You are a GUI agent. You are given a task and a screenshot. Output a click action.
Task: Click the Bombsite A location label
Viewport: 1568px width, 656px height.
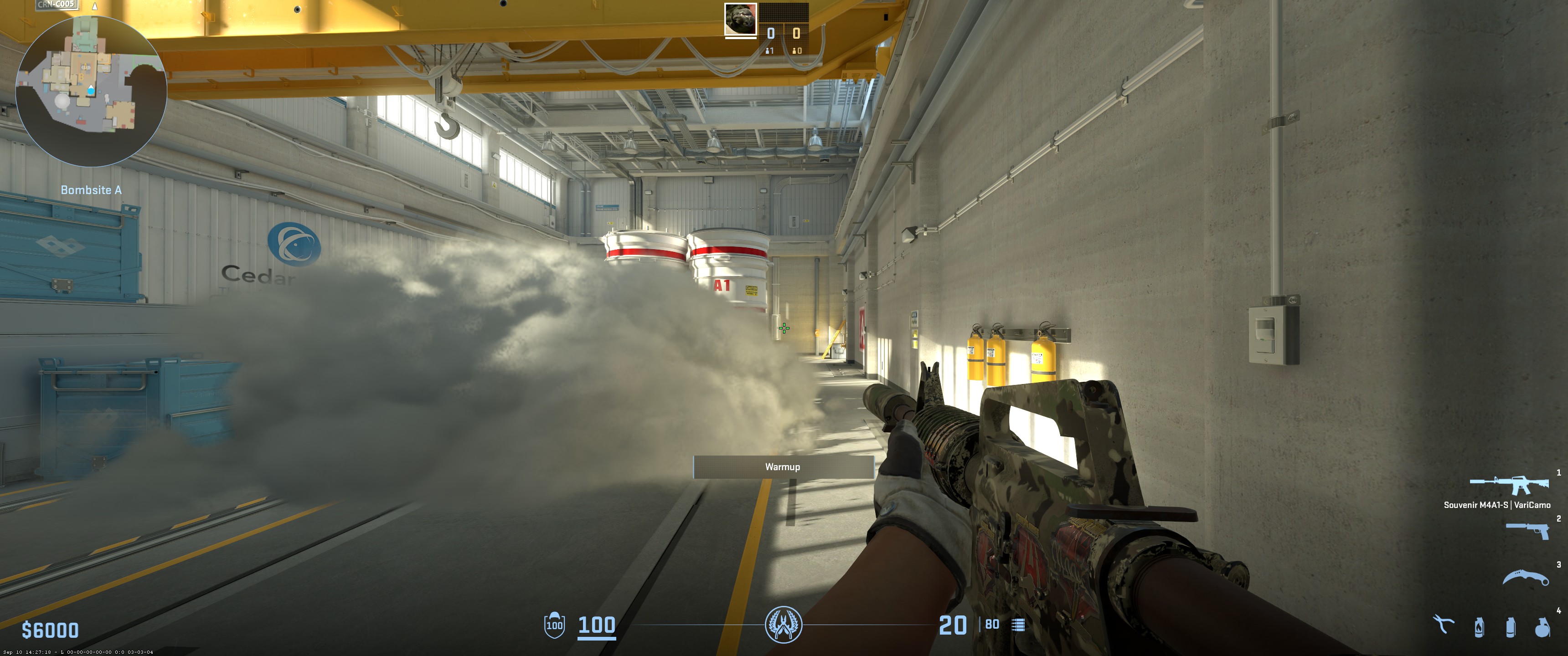coord(92,190)
